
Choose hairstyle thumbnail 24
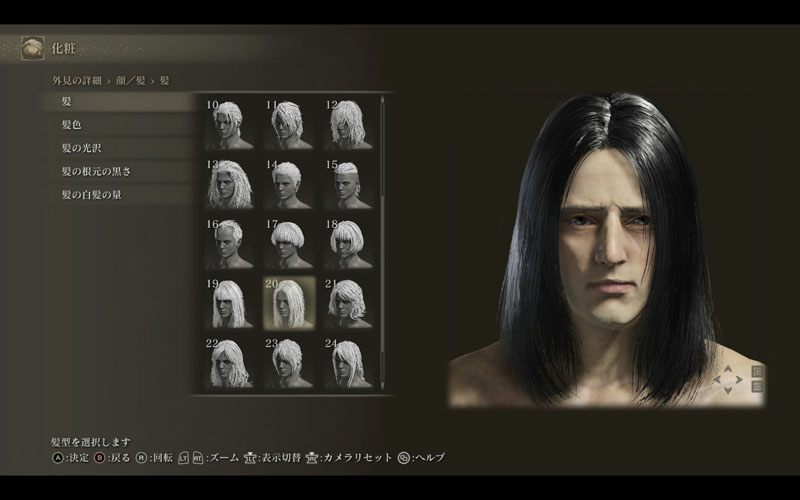pos(348,362)
